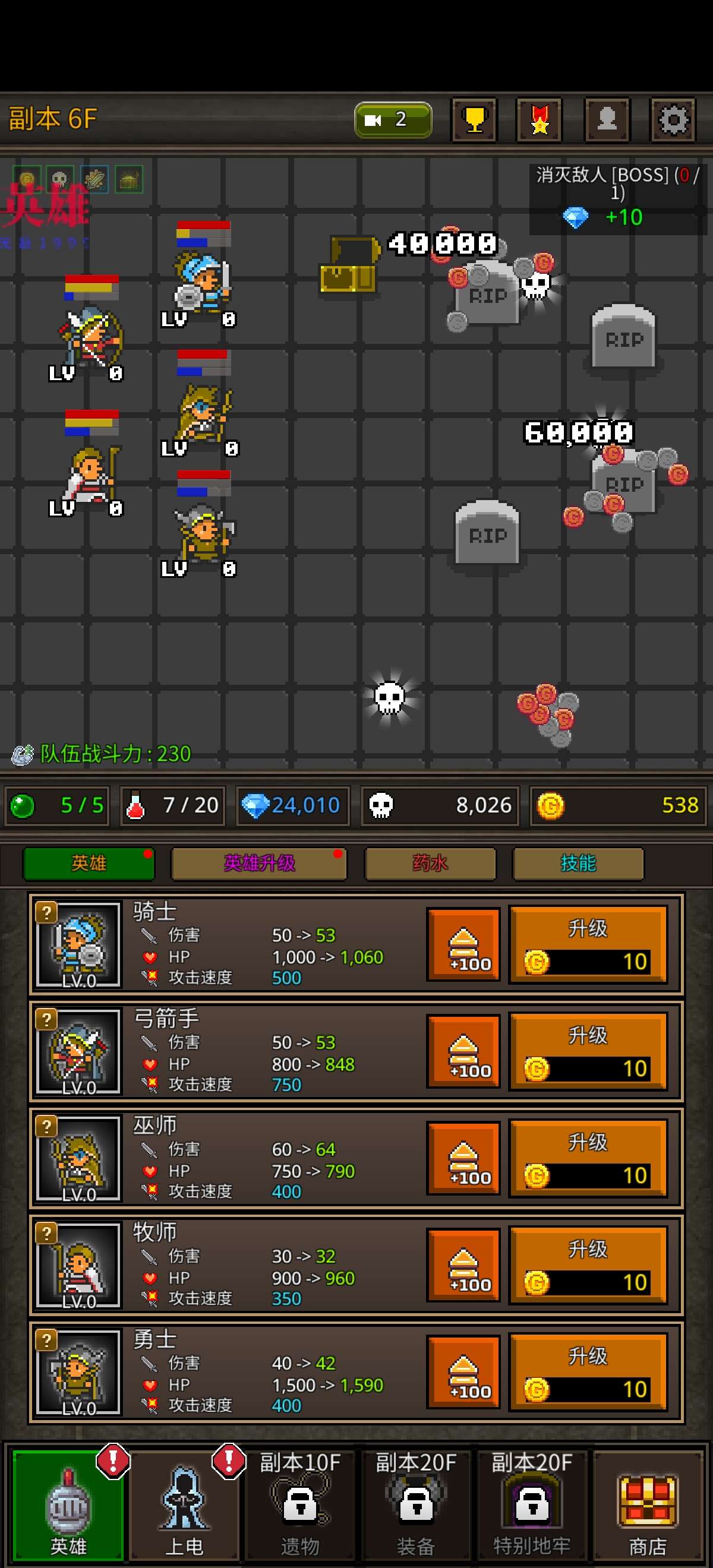
Task: Upgrade the 巫师 hero for 10 gold
Action: click(x=588, y=1158)
